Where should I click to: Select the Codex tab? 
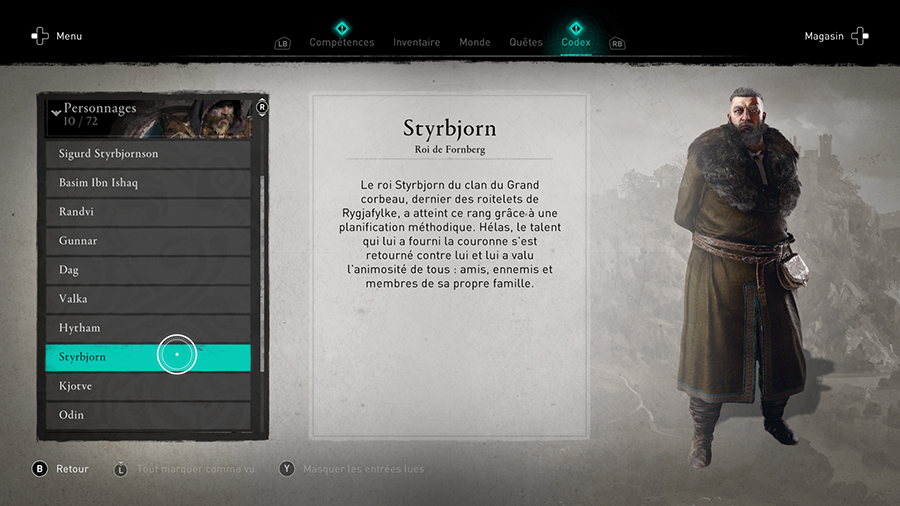[x=576, y=42]
